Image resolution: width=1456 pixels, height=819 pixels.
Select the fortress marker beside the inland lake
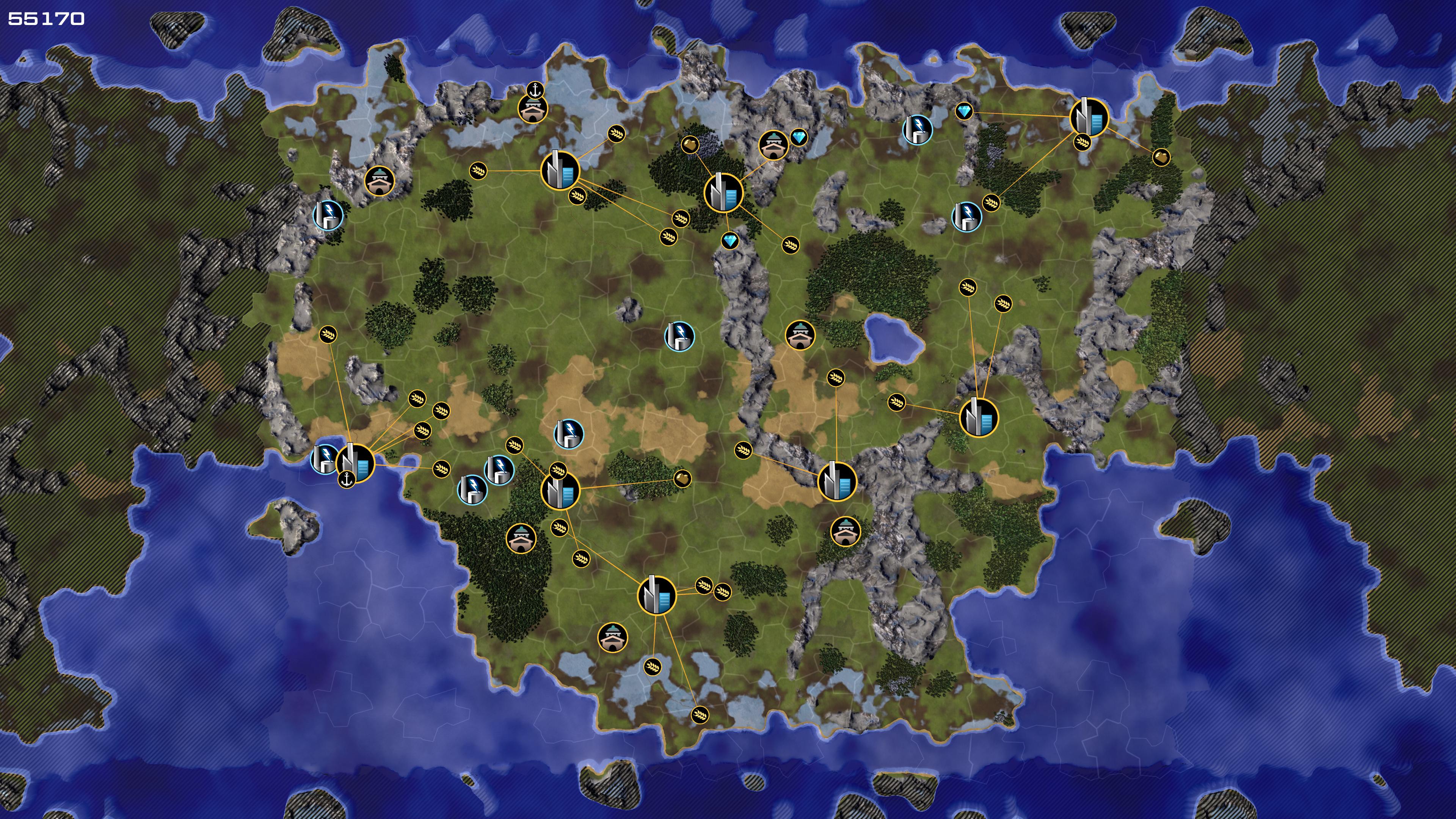tap(800, 335)
